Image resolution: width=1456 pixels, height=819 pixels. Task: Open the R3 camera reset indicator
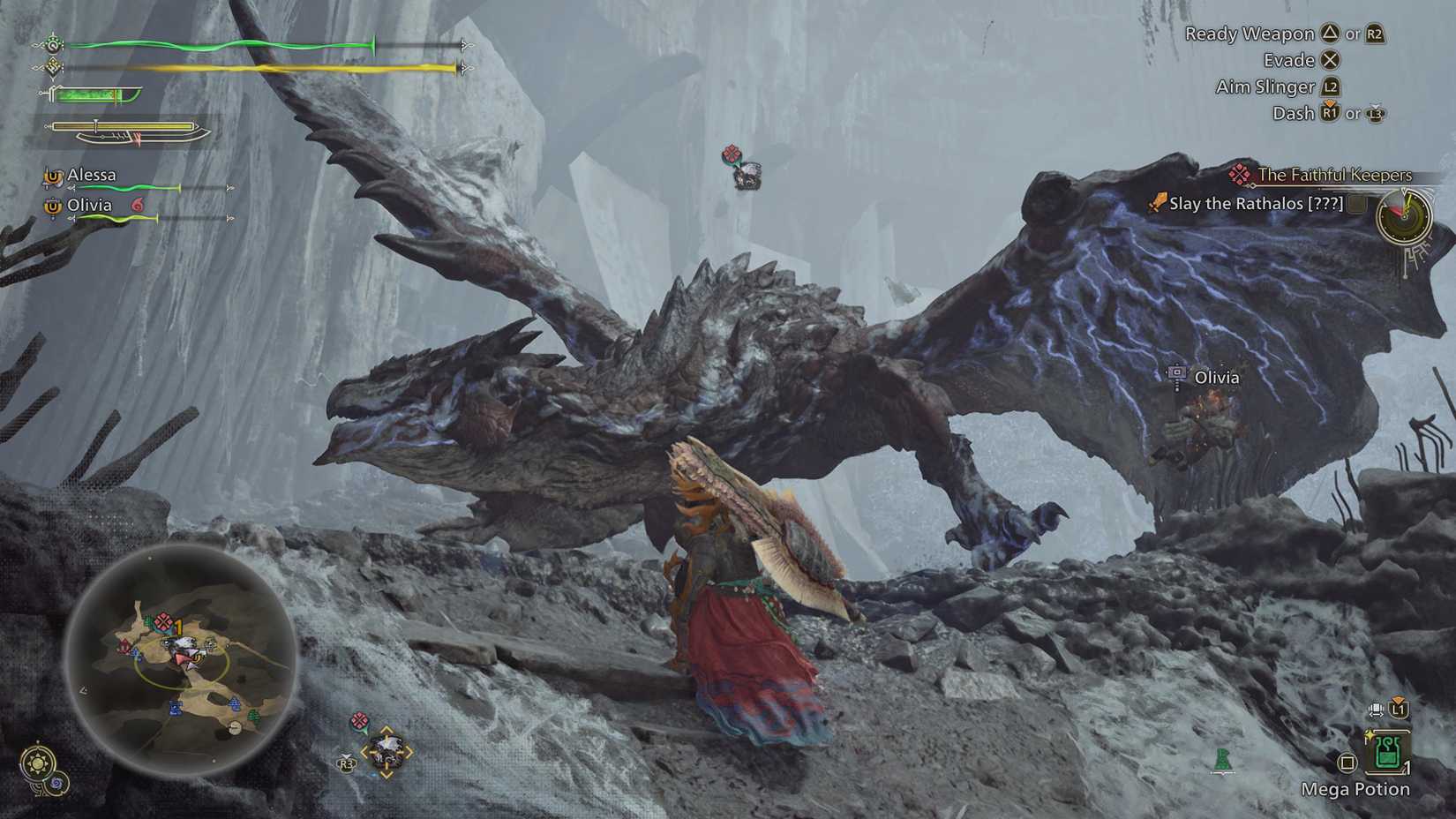(x=346, y=764)
